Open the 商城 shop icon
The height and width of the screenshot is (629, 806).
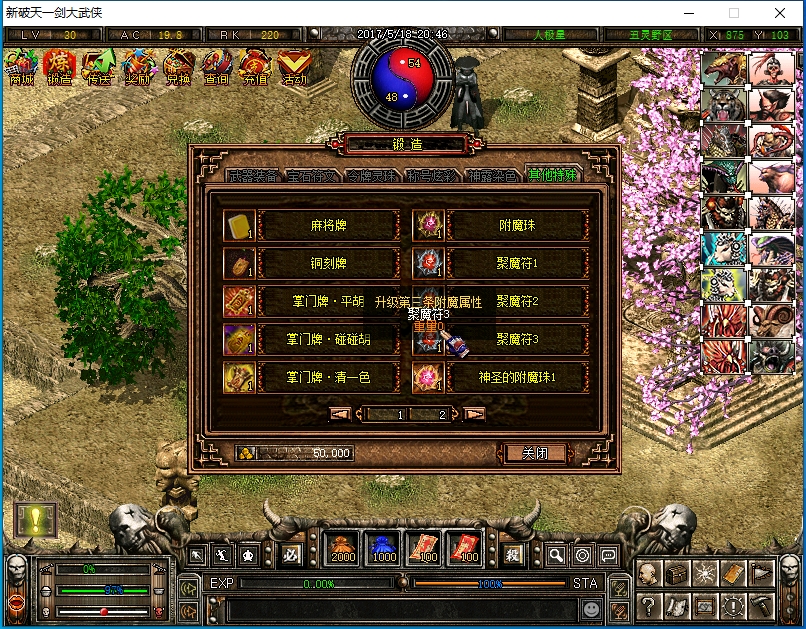(20, 67)
